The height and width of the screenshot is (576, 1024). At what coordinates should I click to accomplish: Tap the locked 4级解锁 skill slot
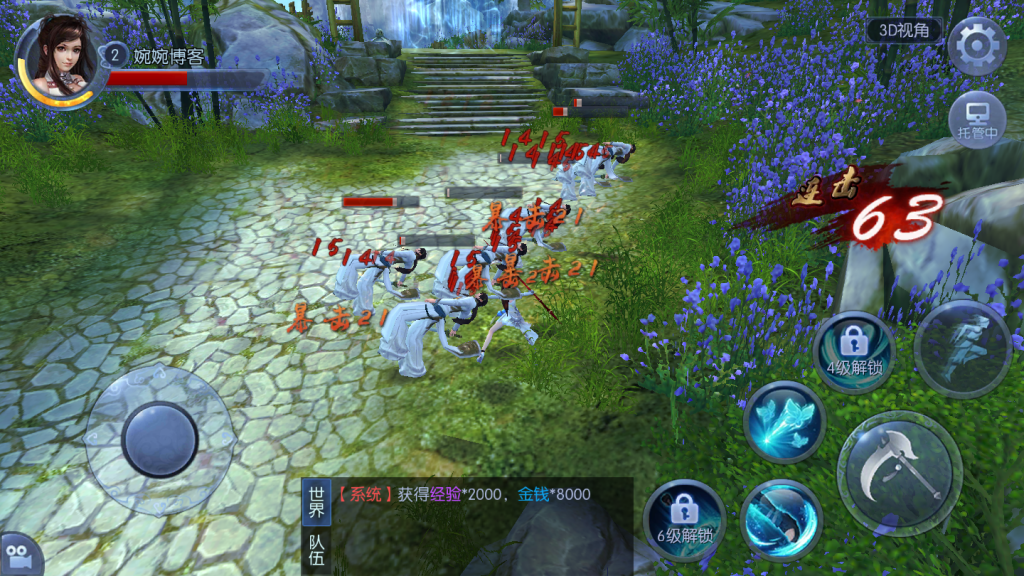click(854, 351)
